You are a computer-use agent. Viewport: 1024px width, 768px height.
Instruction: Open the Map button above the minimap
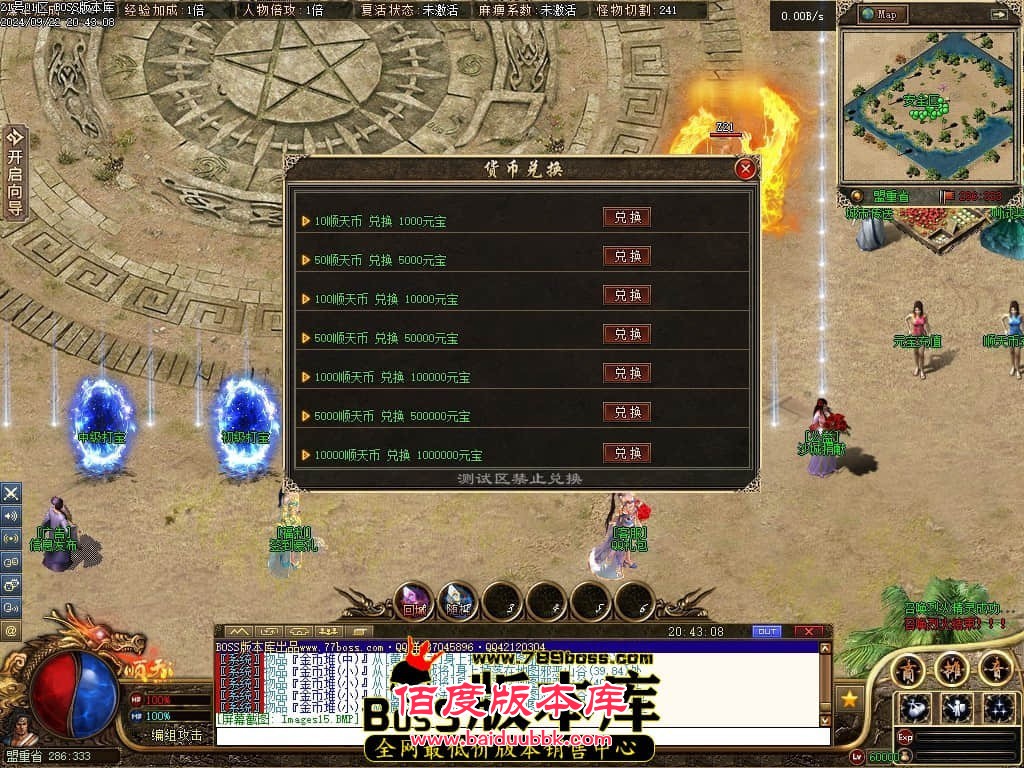(x=880, y=14)
